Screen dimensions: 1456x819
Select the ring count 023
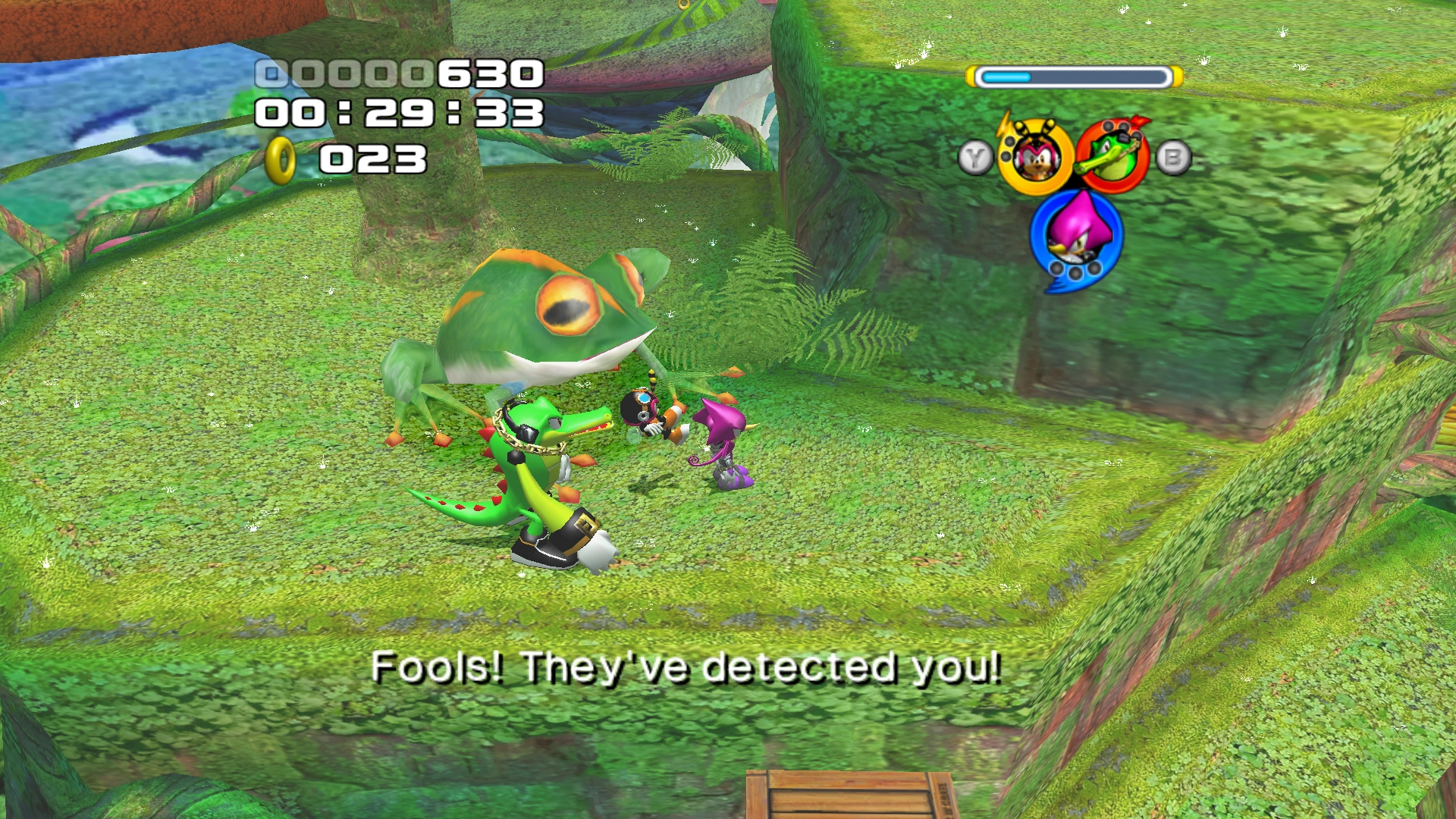(372, 159)
